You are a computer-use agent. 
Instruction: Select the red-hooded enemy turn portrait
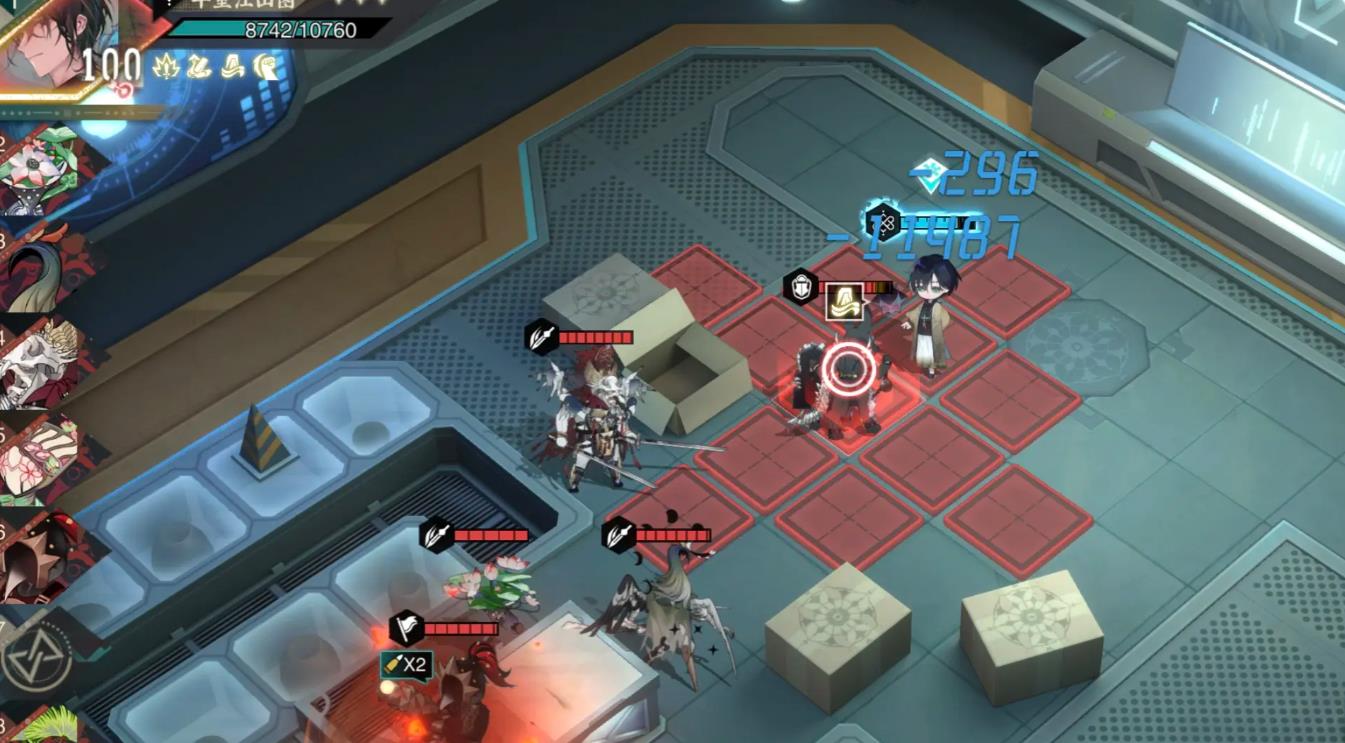coord(45,556)
